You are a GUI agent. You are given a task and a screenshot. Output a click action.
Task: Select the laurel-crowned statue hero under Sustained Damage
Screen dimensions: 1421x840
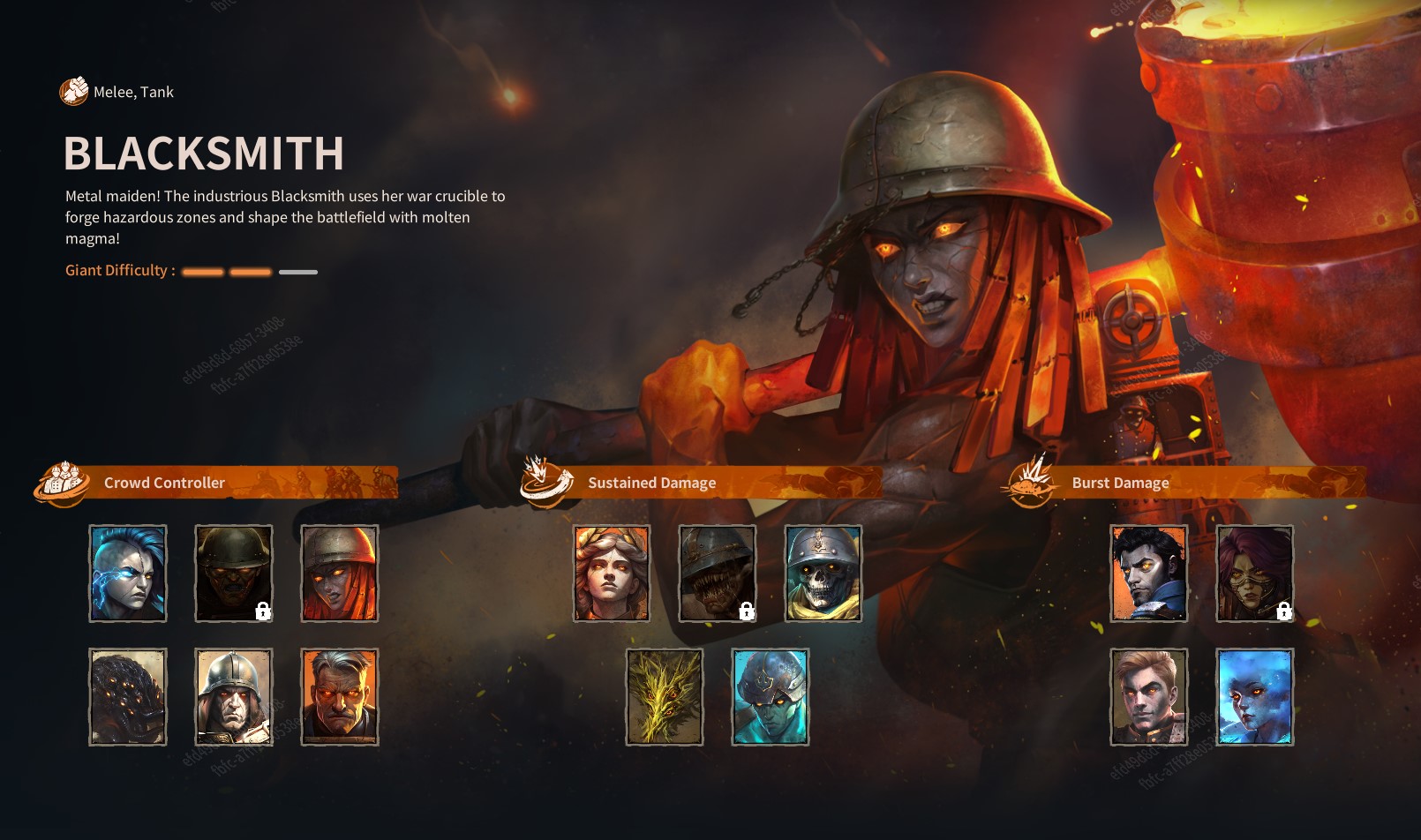(x=611, y=573)
